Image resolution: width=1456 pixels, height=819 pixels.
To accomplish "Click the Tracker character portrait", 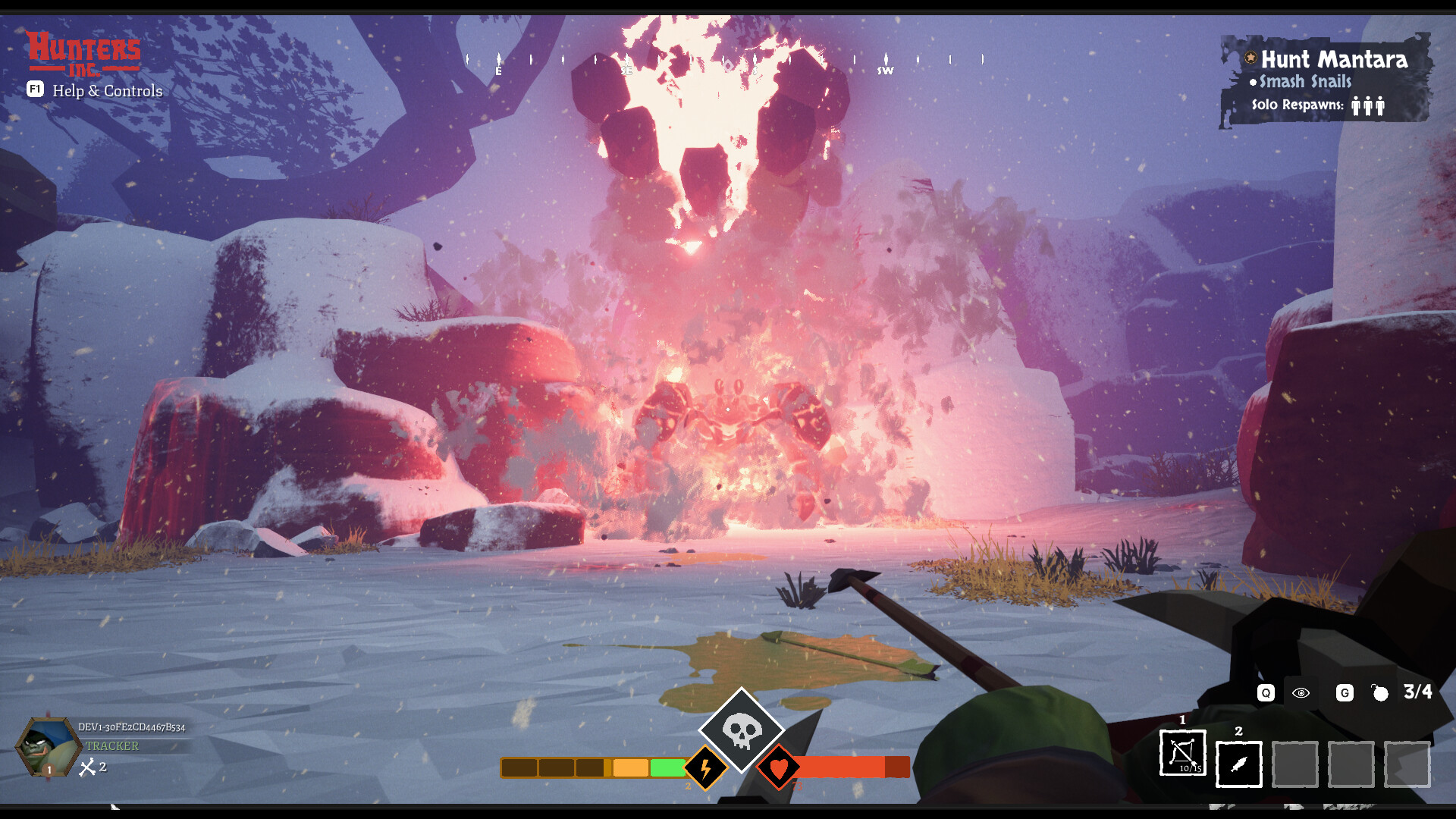I will point(47,747).
